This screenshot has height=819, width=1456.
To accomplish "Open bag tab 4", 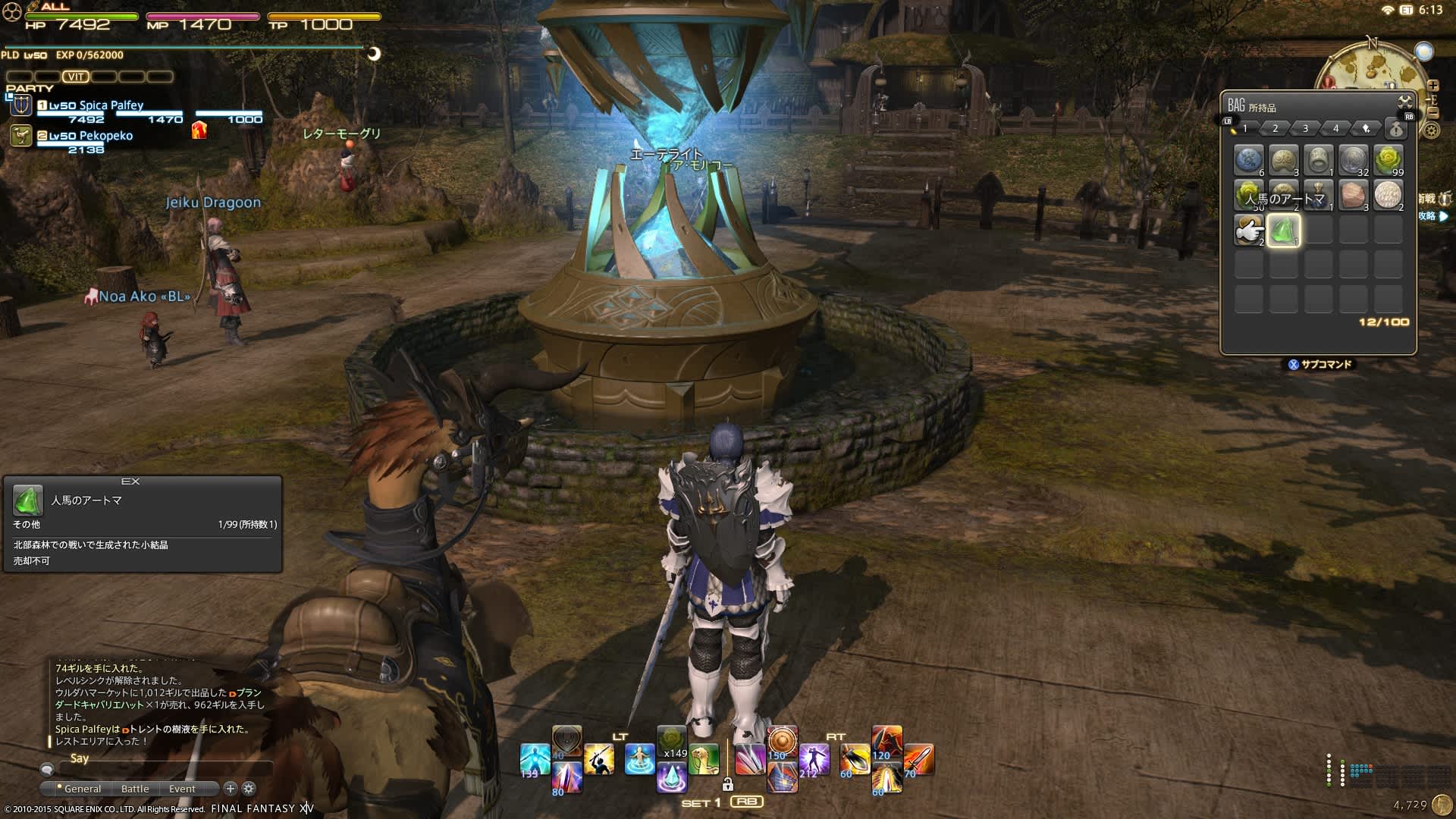I will coord(1336,128).
